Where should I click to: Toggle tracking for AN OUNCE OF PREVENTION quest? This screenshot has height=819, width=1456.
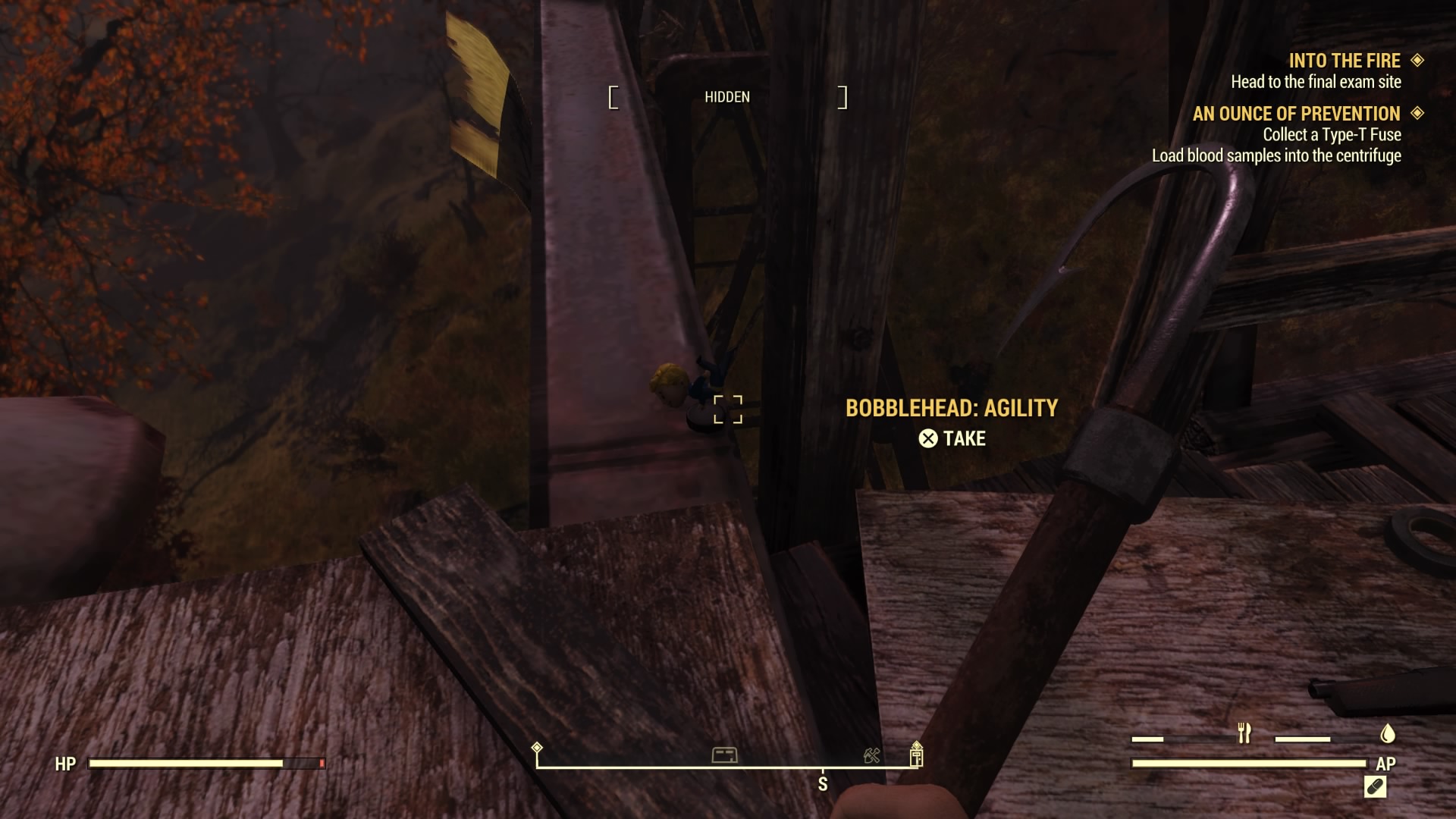click(x=1417, y=115)
